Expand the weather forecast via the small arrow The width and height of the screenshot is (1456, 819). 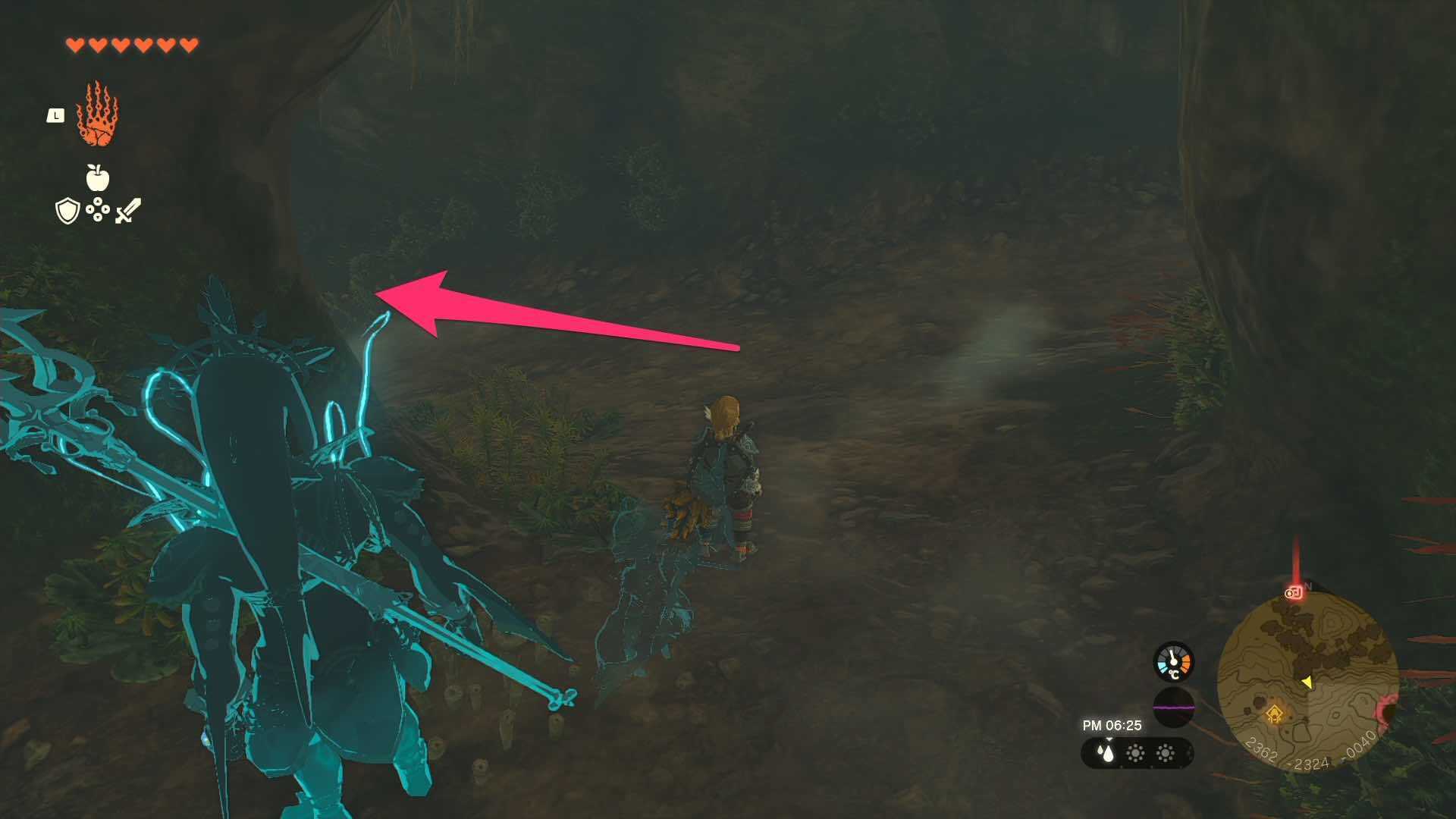tap(1109, 739)
